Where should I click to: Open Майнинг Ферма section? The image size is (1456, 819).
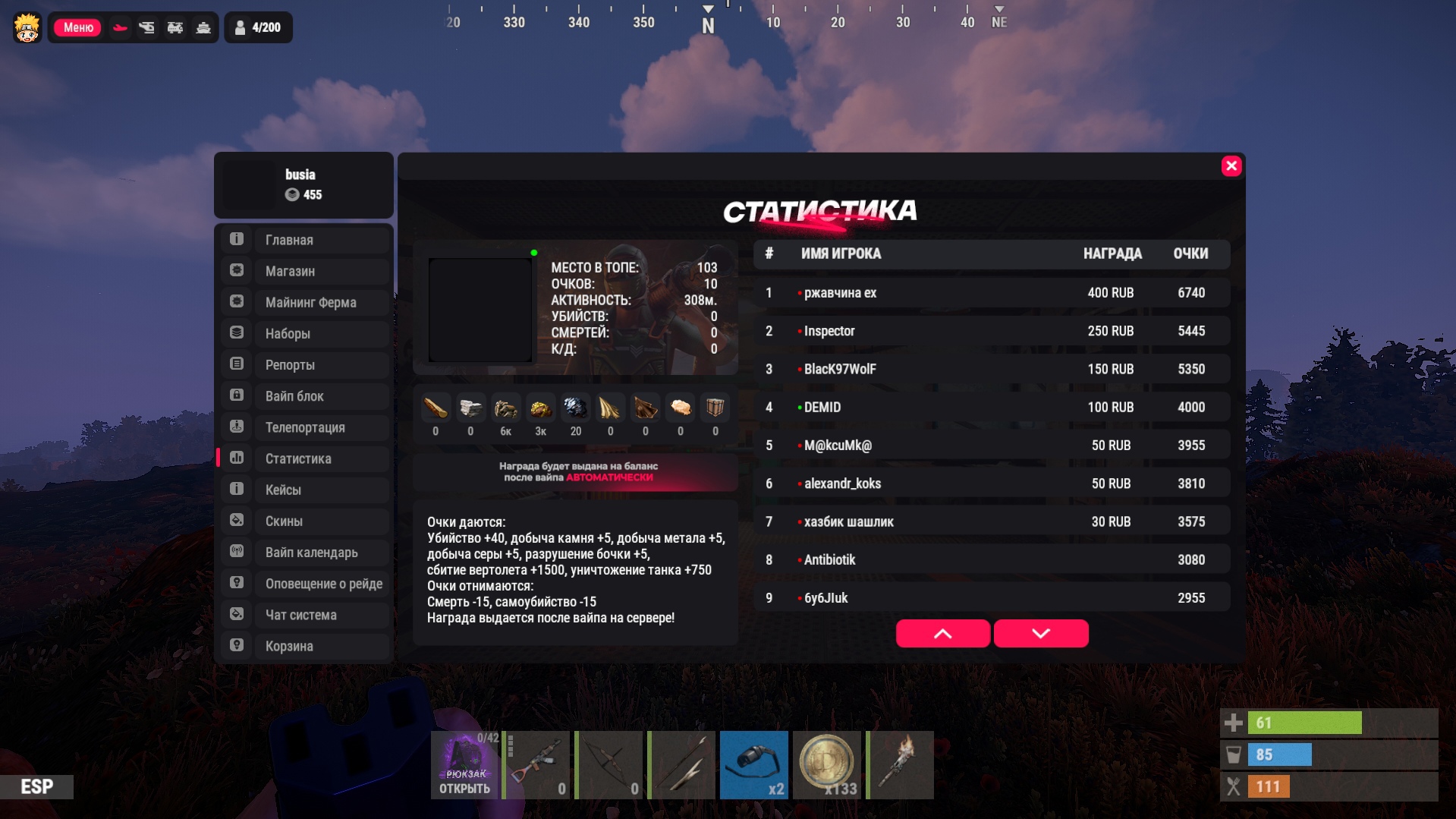pyautogui.click(x=305, y=302)
